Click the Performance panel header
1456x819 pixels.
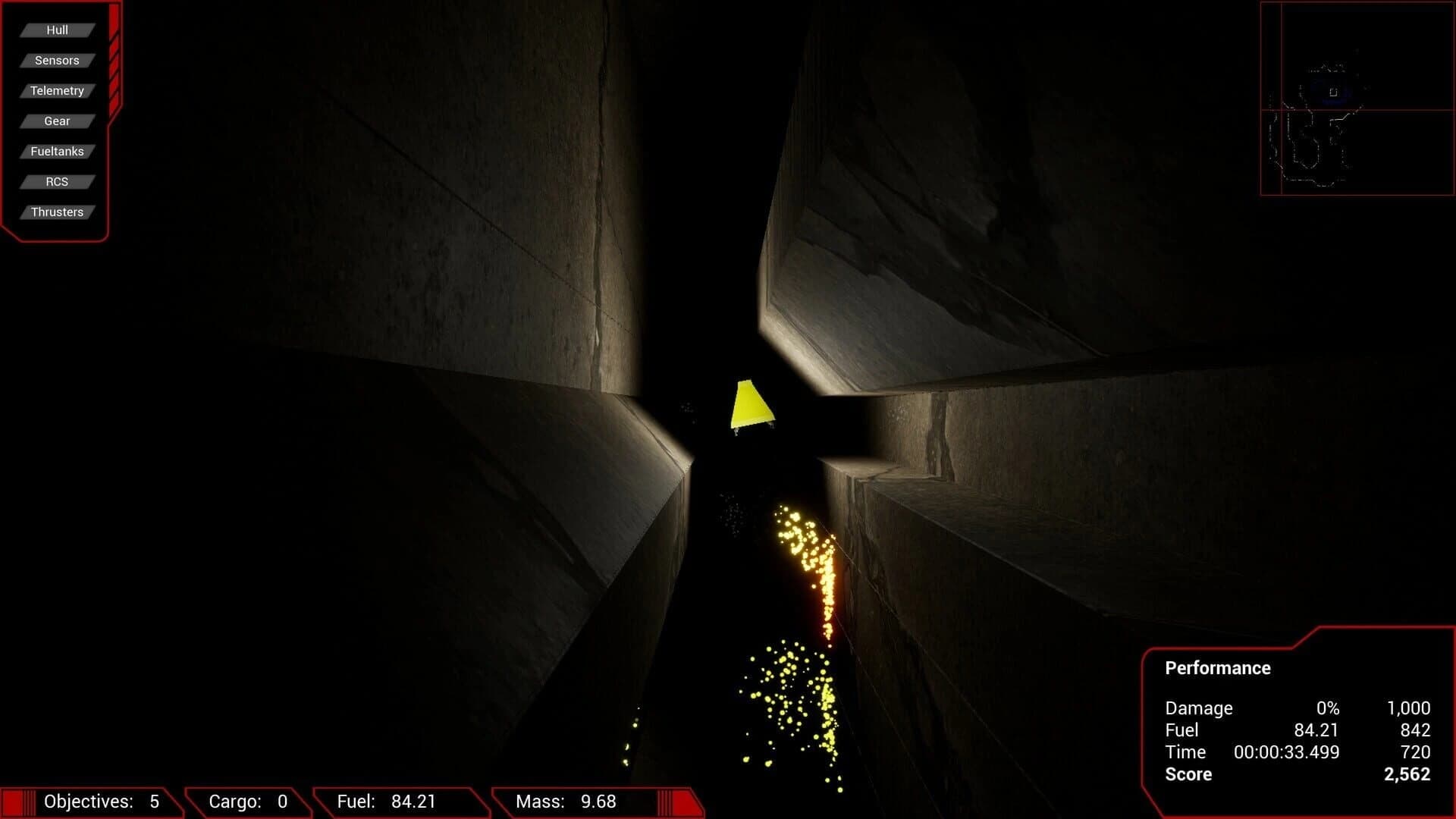pos(1216,668)
